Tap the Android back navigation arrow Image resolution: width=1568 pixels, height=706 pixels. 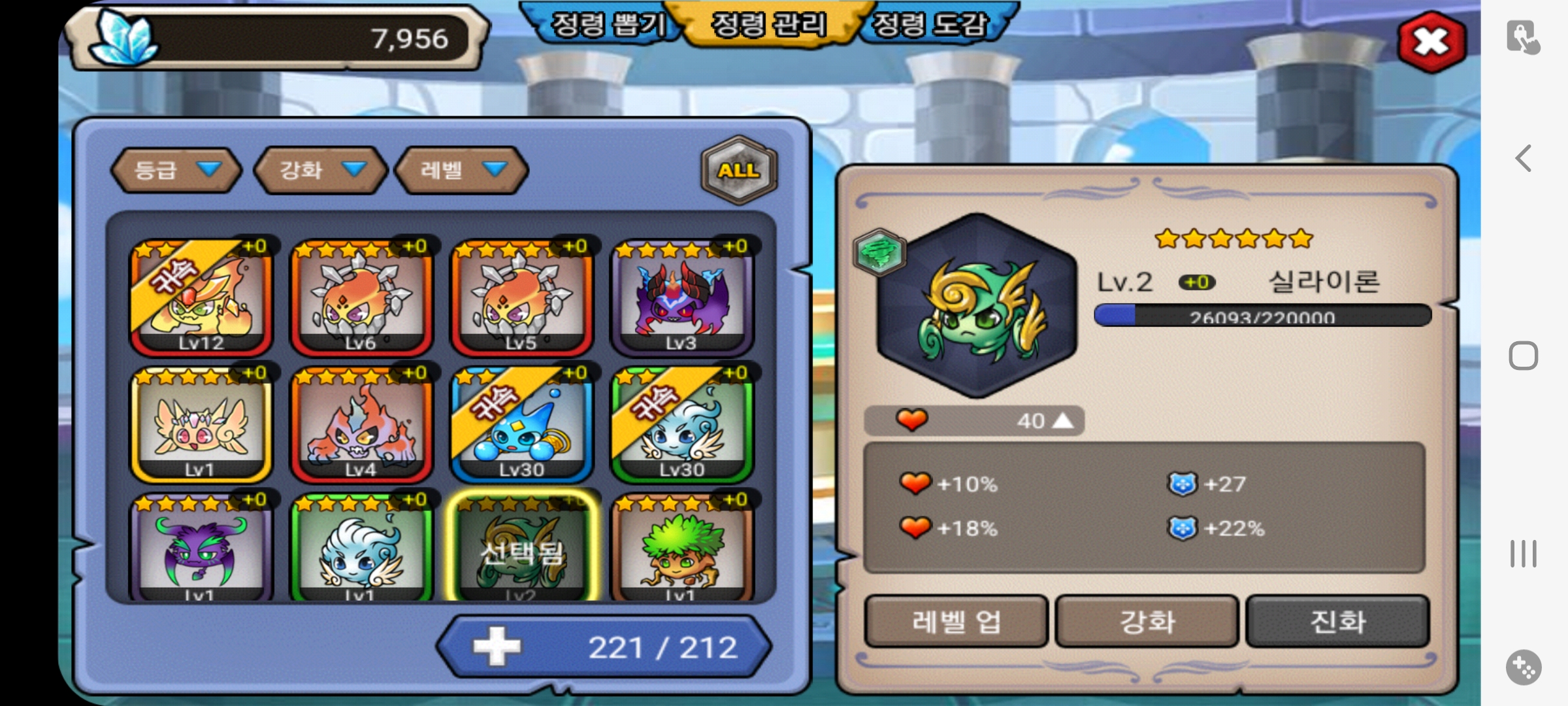[x=1524, y=158]
